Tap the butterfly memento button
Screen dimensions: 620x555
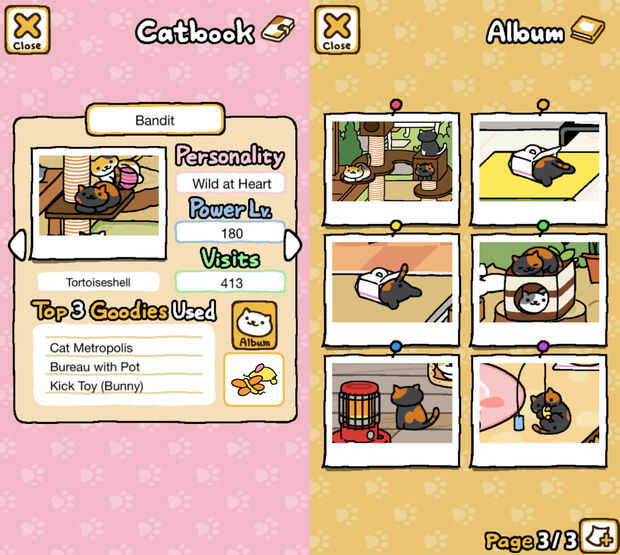[x=253, y=379]
